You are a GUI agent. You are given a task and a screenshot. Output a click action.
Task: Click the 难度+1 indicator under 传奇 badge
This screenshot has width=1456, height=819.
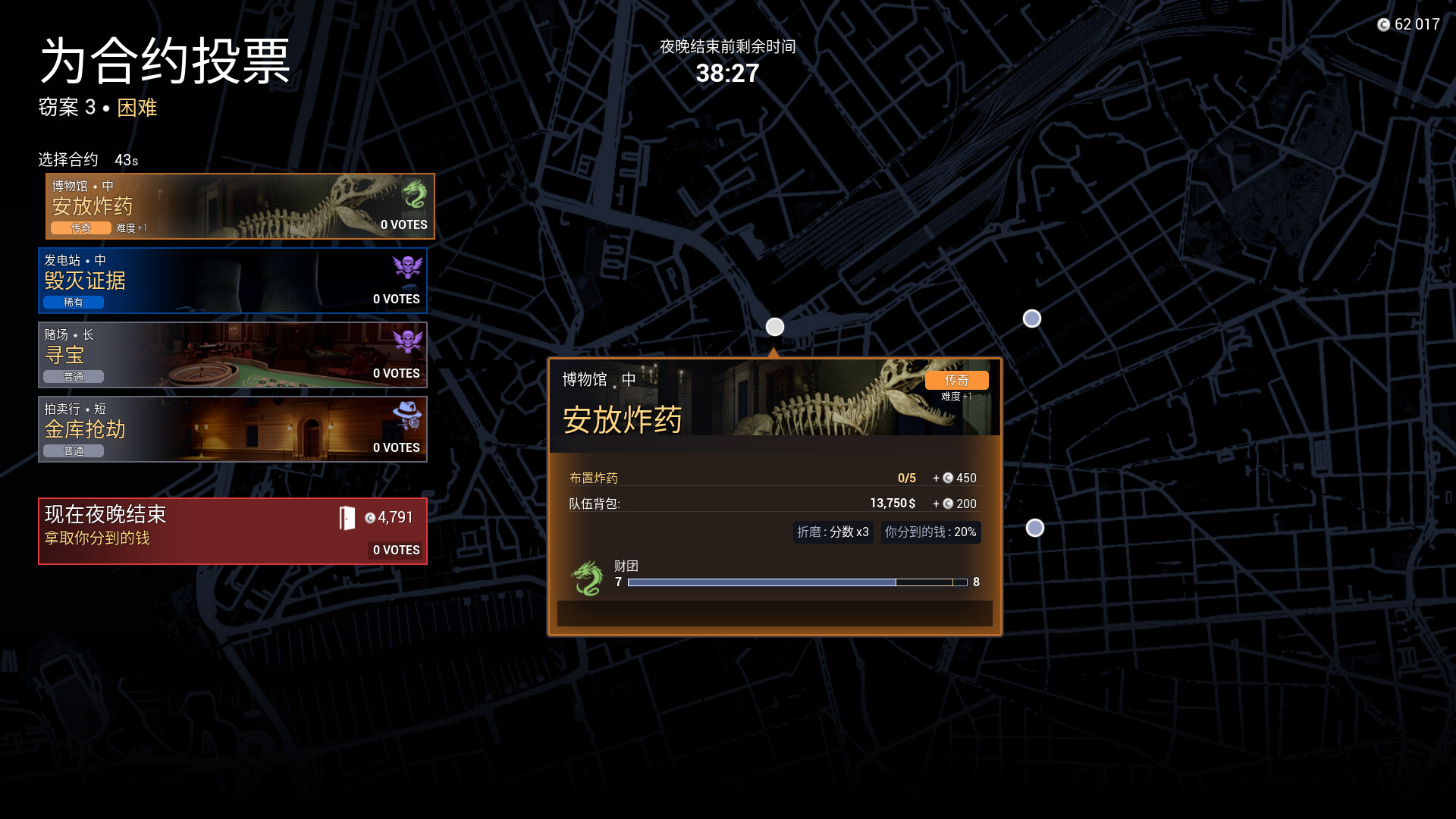[x=957, y=396]
